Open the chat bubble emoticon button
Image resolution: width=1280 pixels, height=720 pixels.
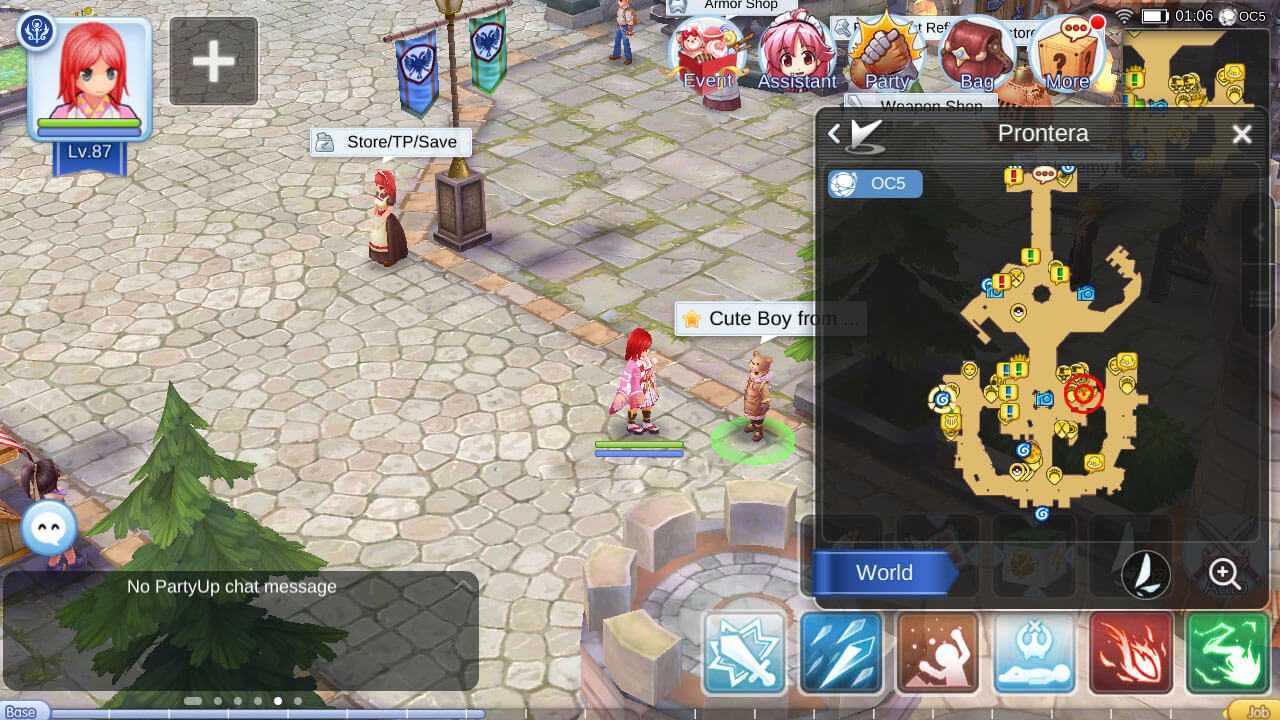48,525
